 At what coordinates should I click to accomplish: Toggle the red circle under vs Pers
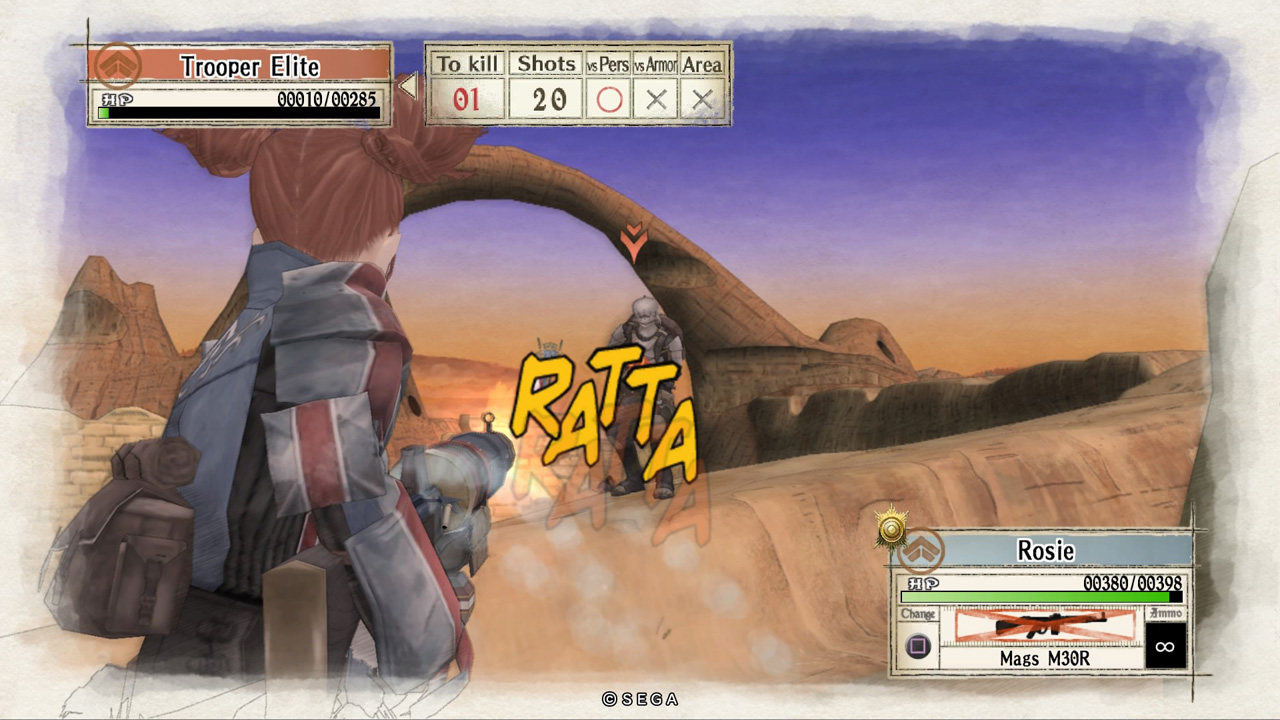pos(609,100)
